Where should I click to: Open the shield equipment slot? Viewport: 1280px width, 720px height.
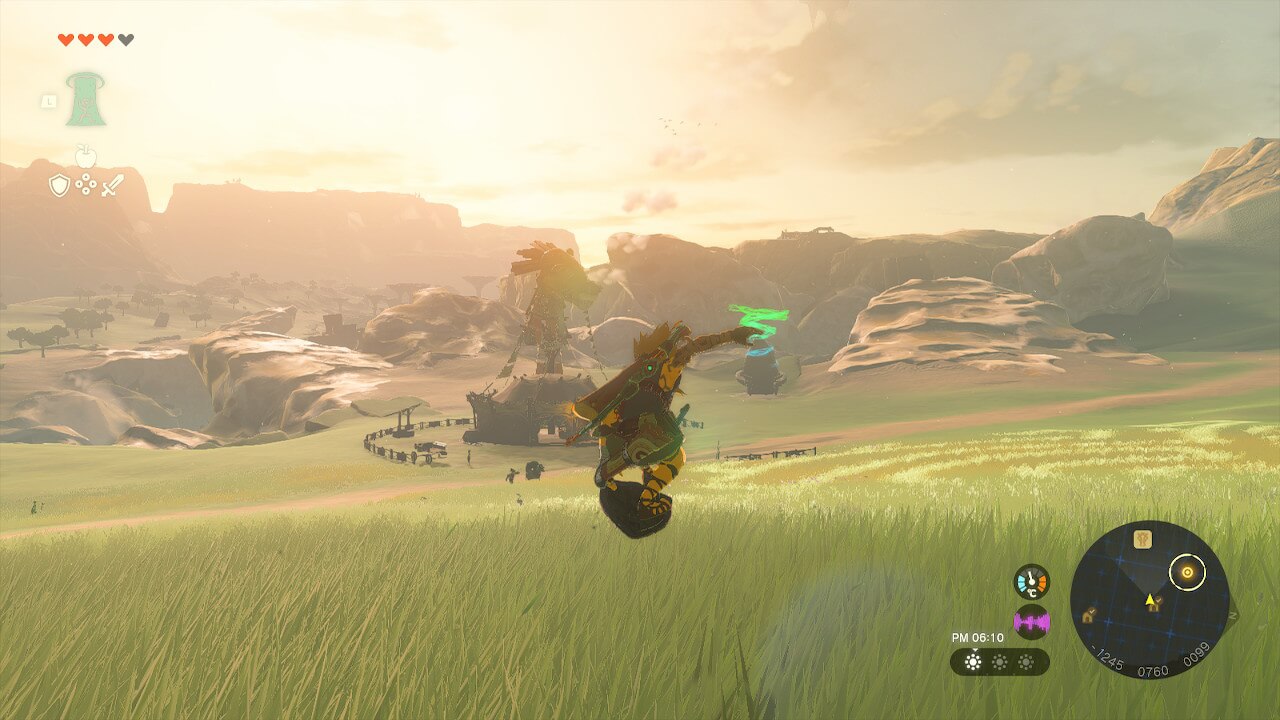pyautogui.click(x=60, y=185)
